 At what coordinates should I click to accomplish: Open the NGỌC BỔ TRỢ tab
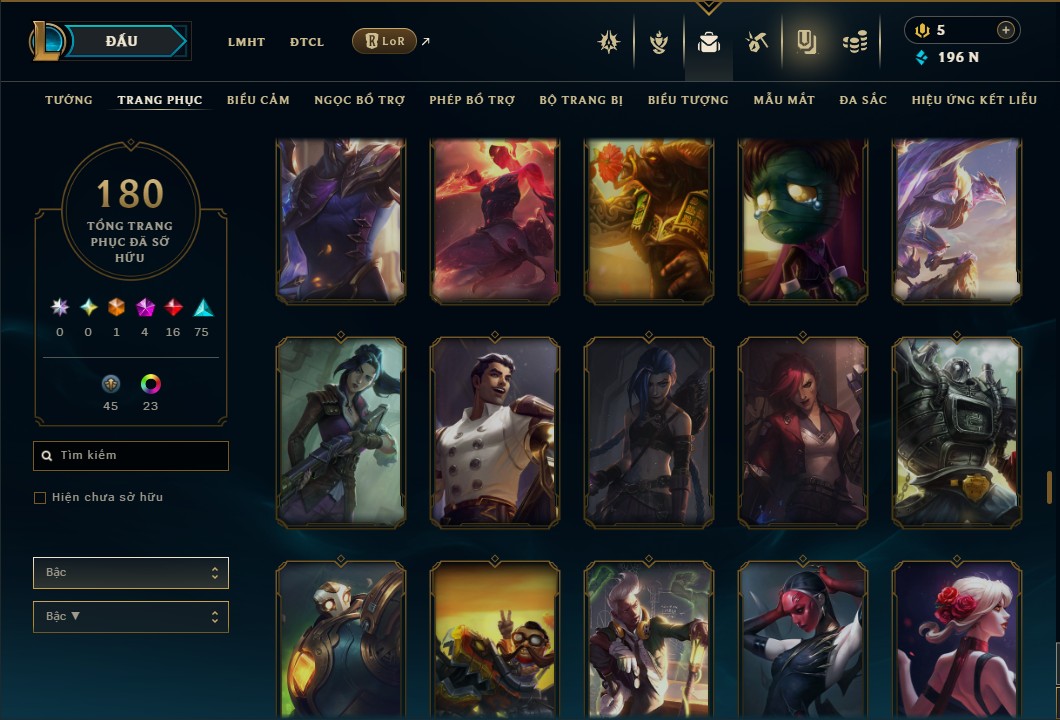[360, 100]
